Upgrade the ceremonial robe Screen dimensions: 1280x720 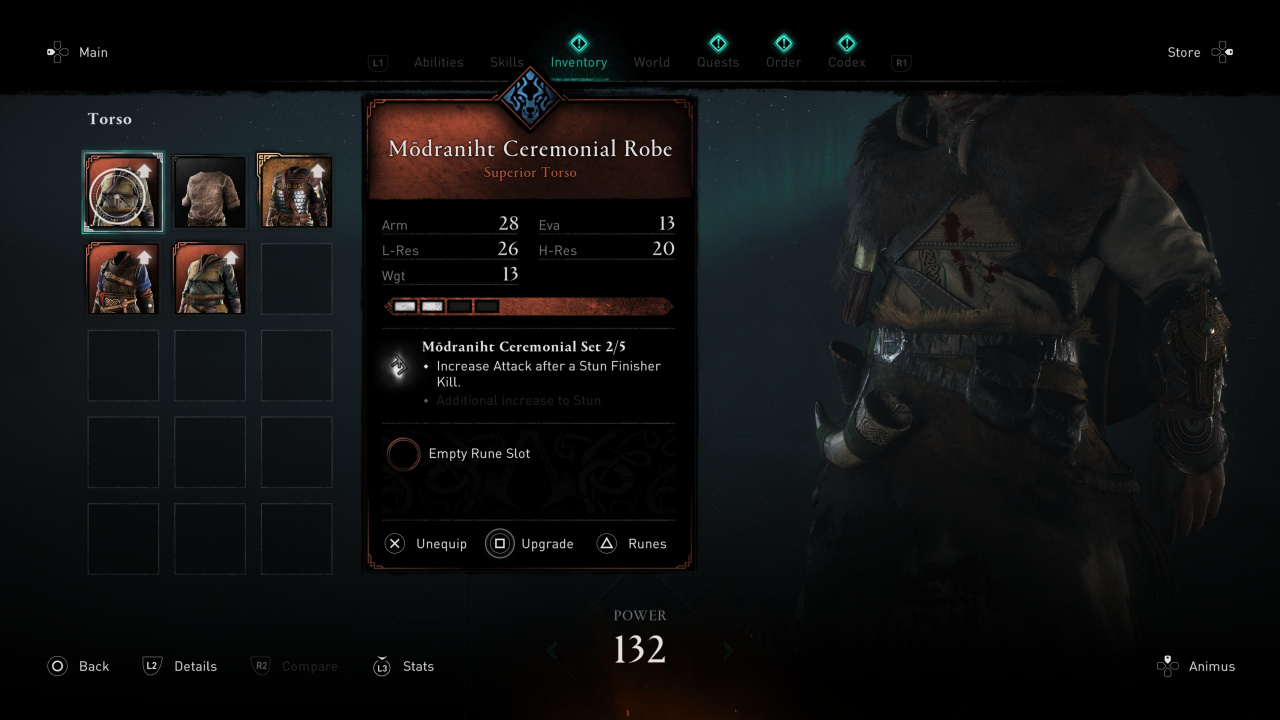(531, 544)
